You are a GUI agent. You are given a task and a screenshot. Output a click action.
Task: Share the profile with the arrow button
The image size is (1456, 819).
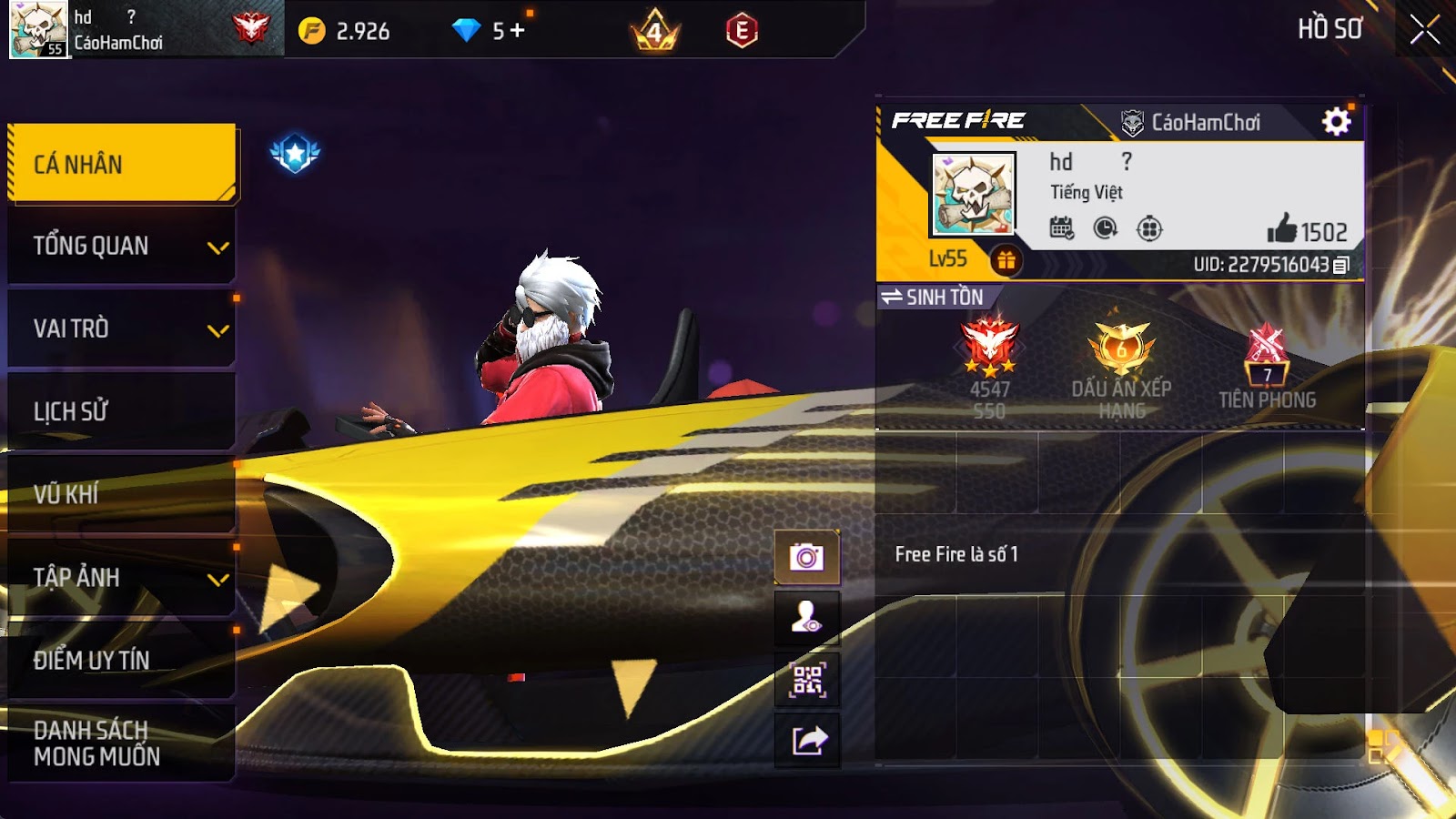pos(806,741)
